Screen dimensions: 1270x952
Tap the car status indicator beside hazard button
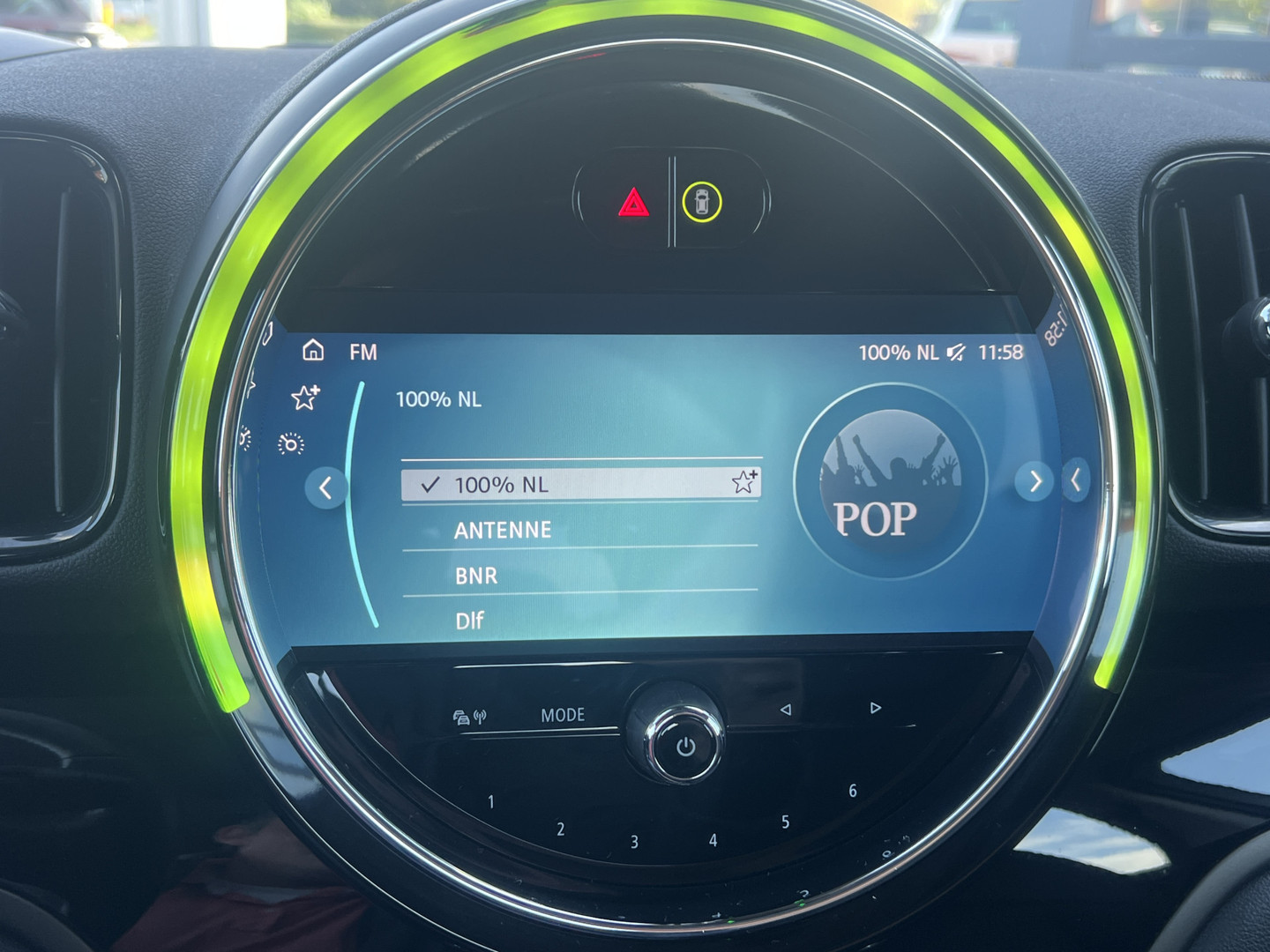click(x=701, y=204)
